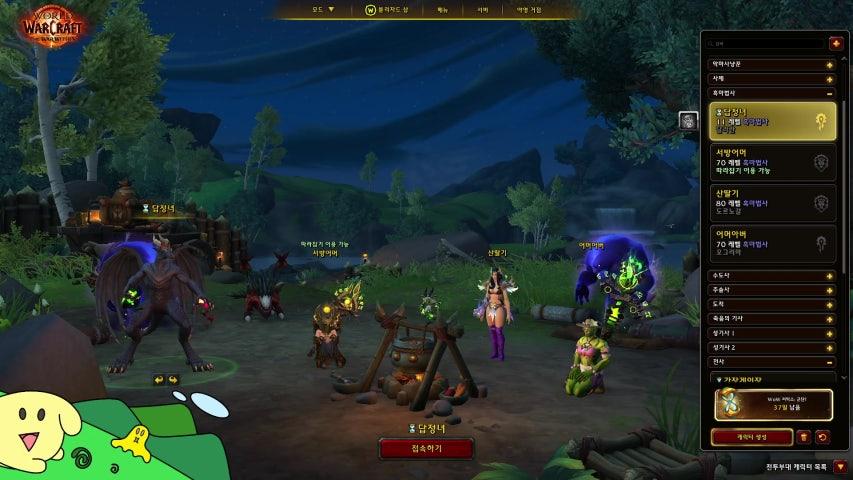Create a new character with 캐릭터 생성

pyautogui.click(x=751, y=437)
